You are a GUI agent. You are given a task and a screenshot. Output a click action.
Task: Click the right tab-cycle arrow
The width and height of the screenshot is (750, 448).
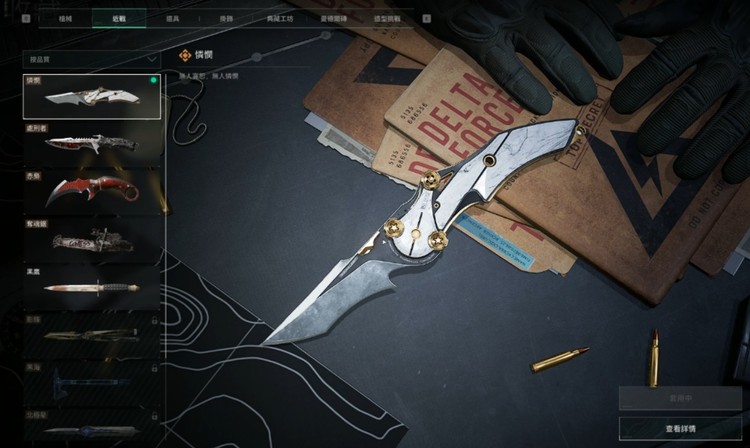[427, 18]
